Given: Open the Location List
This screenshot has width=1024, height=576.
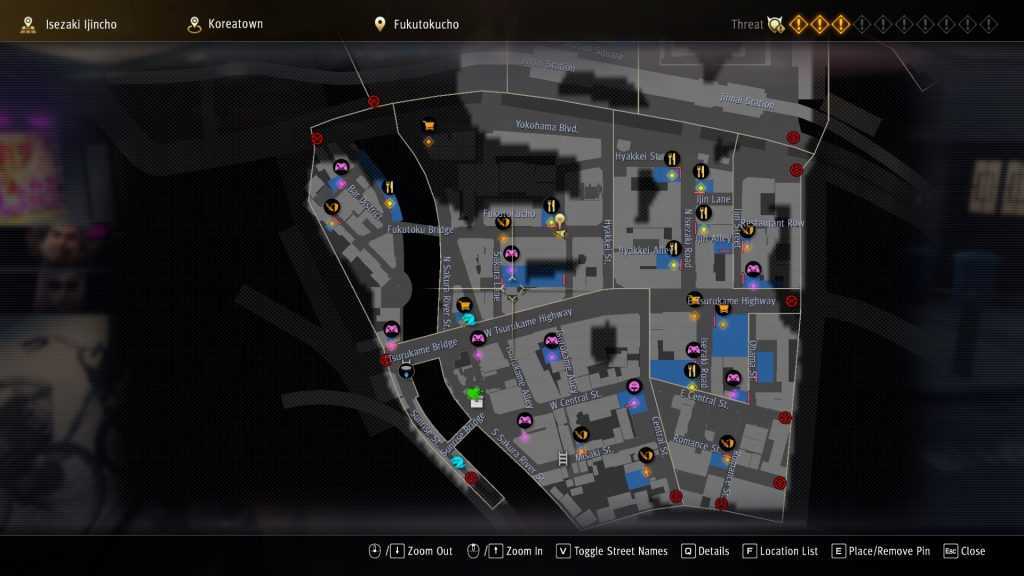Looking at the screenshot, I should pos(781,551).
